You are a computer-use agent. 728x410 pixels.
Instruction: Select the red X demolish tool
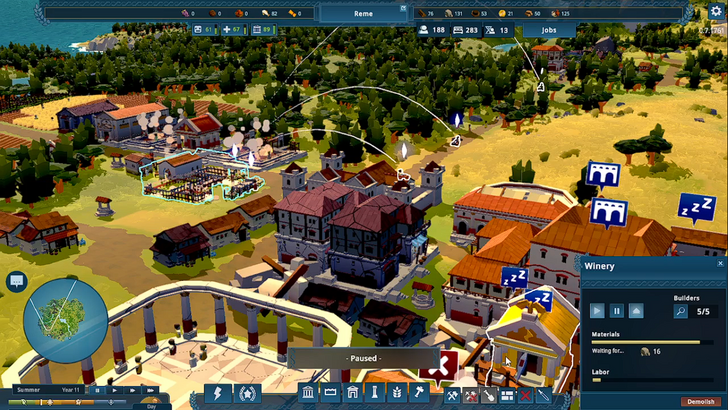point(525,395)
